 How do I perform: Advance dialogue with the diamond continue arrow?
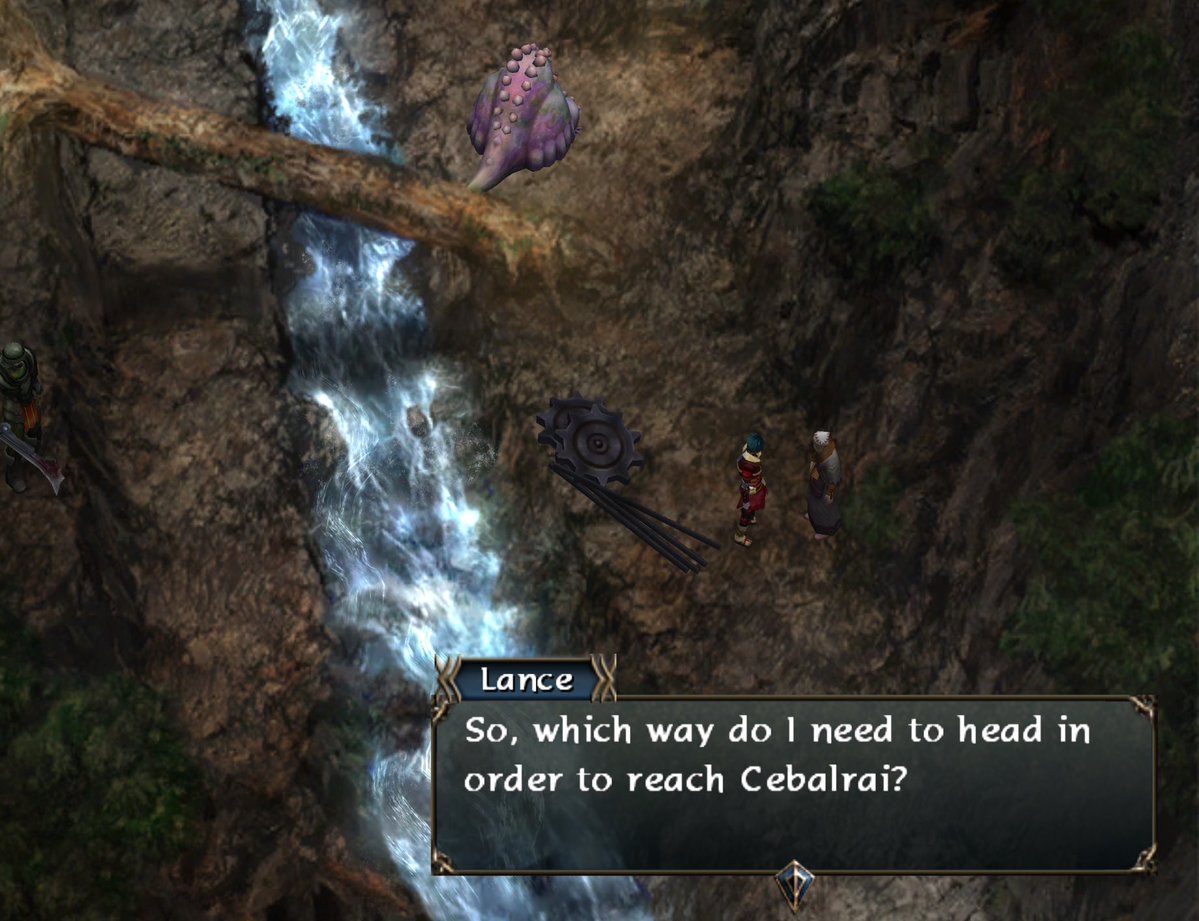click(795, 884)
